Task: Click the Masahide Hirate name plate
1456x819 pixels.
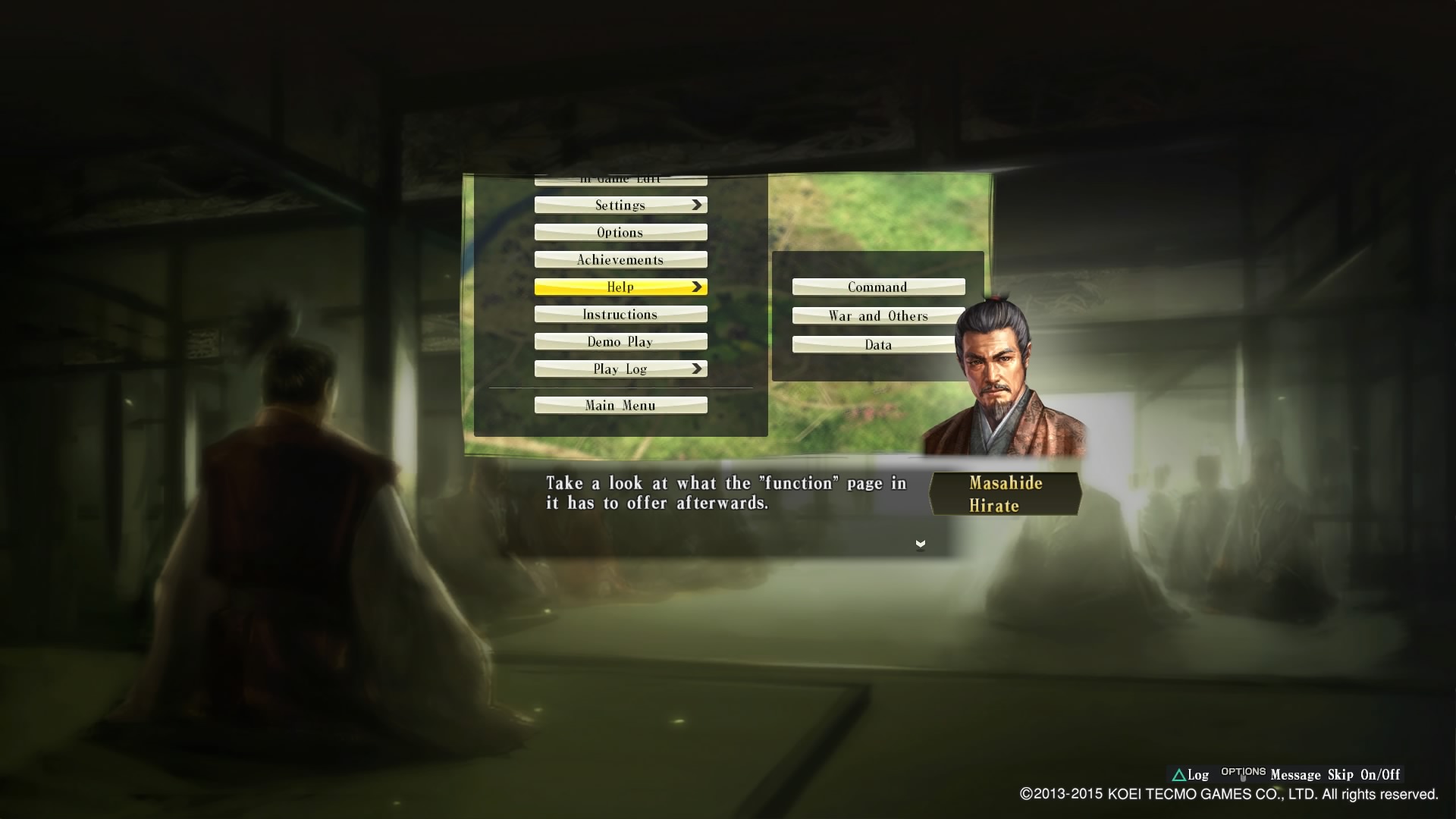Action: 1005,494
